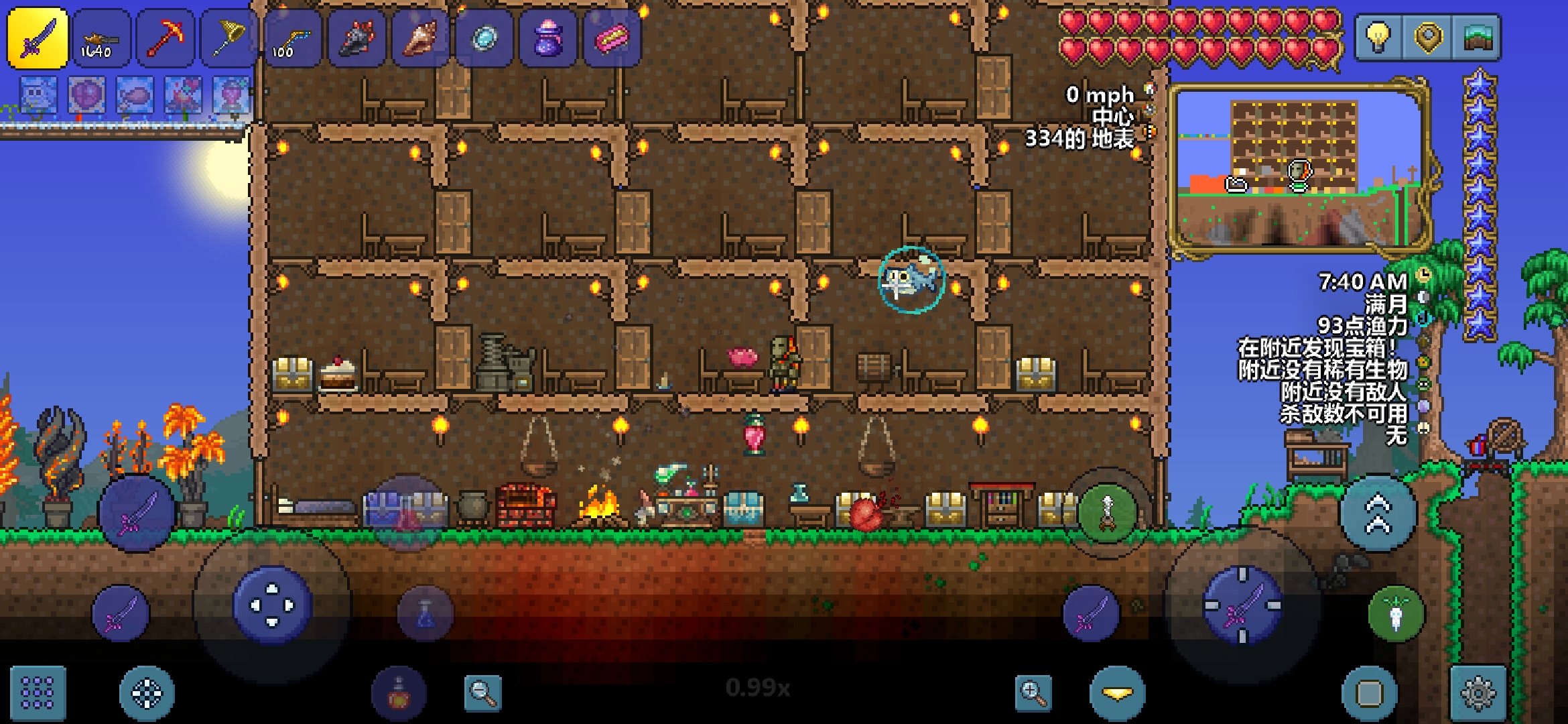
Task: Use the blue mana potion quick button
Action: tap(426, 613)
